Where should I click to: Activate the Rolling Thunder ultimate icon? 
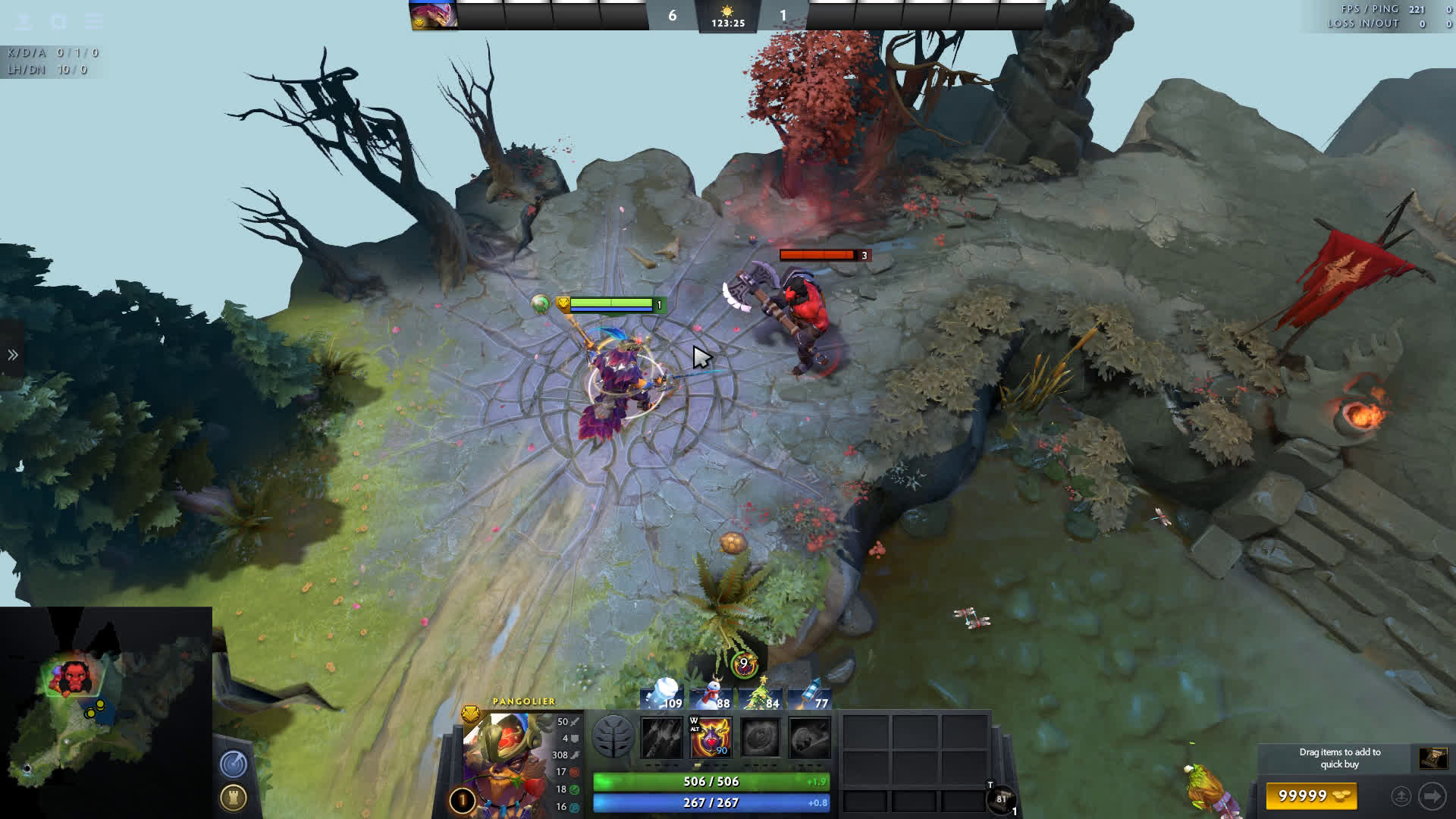808,738
